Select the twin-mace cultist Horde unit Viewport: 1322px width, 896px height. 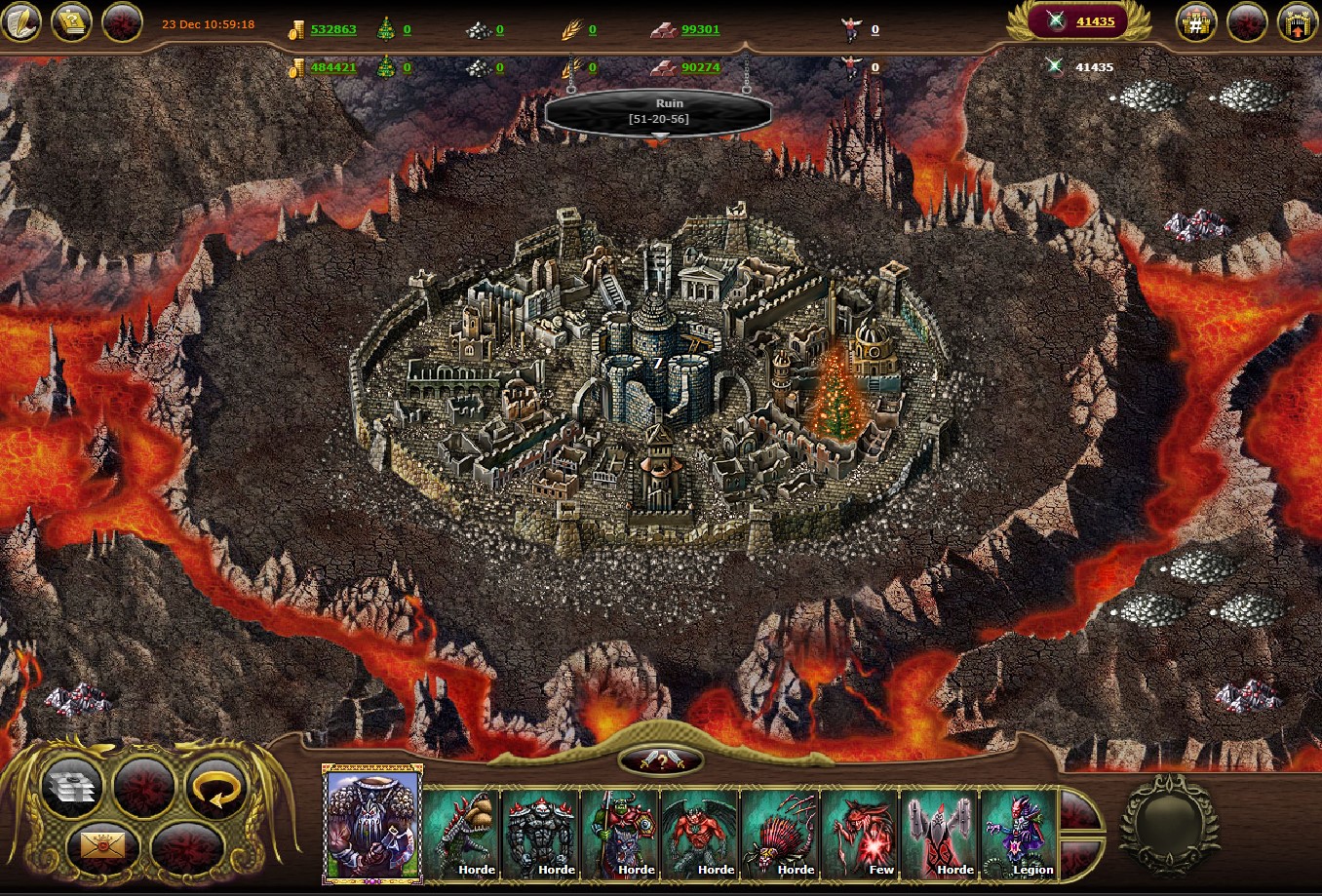click(941, 833)
